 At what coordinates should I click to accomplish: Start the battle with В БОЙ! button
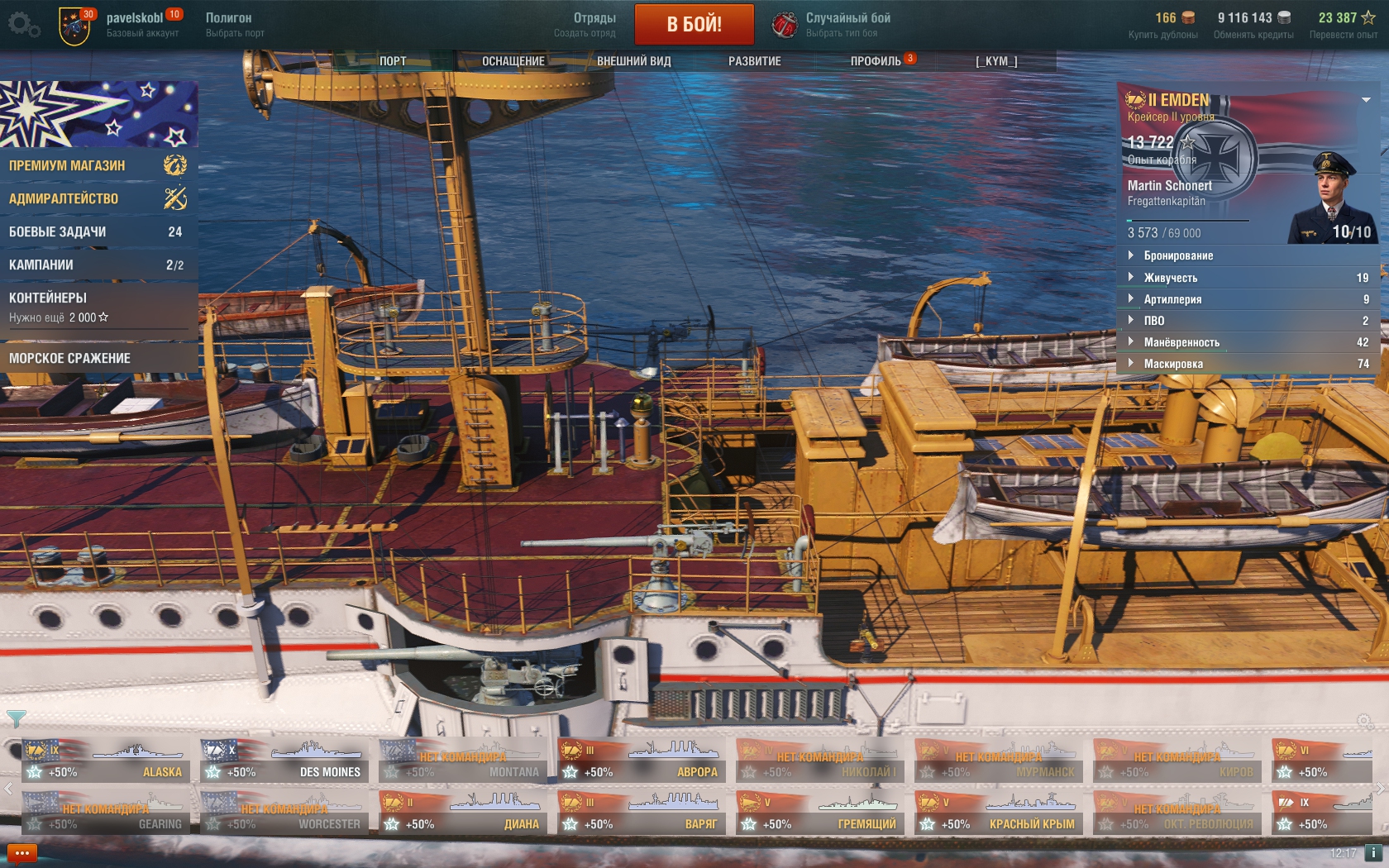coord(694,24)
